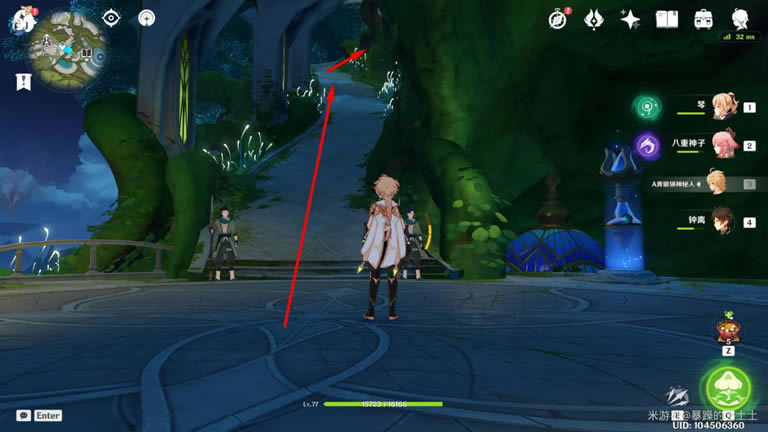Viewport: 768px width, 432px height.
Task: Open the chat box
Action: click(x=24, y=415)
